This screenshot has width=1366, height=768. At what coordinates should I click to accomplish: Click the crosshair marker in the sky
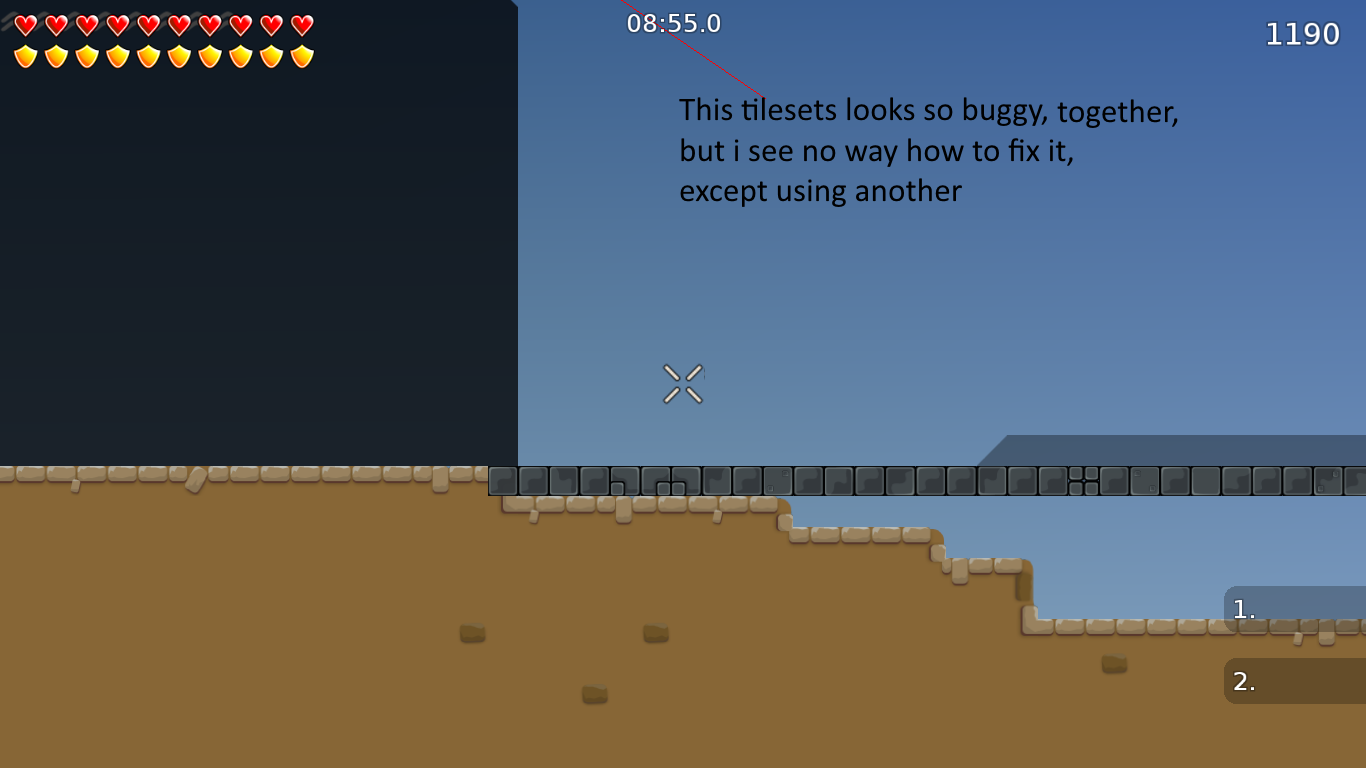tap(681, 383)
